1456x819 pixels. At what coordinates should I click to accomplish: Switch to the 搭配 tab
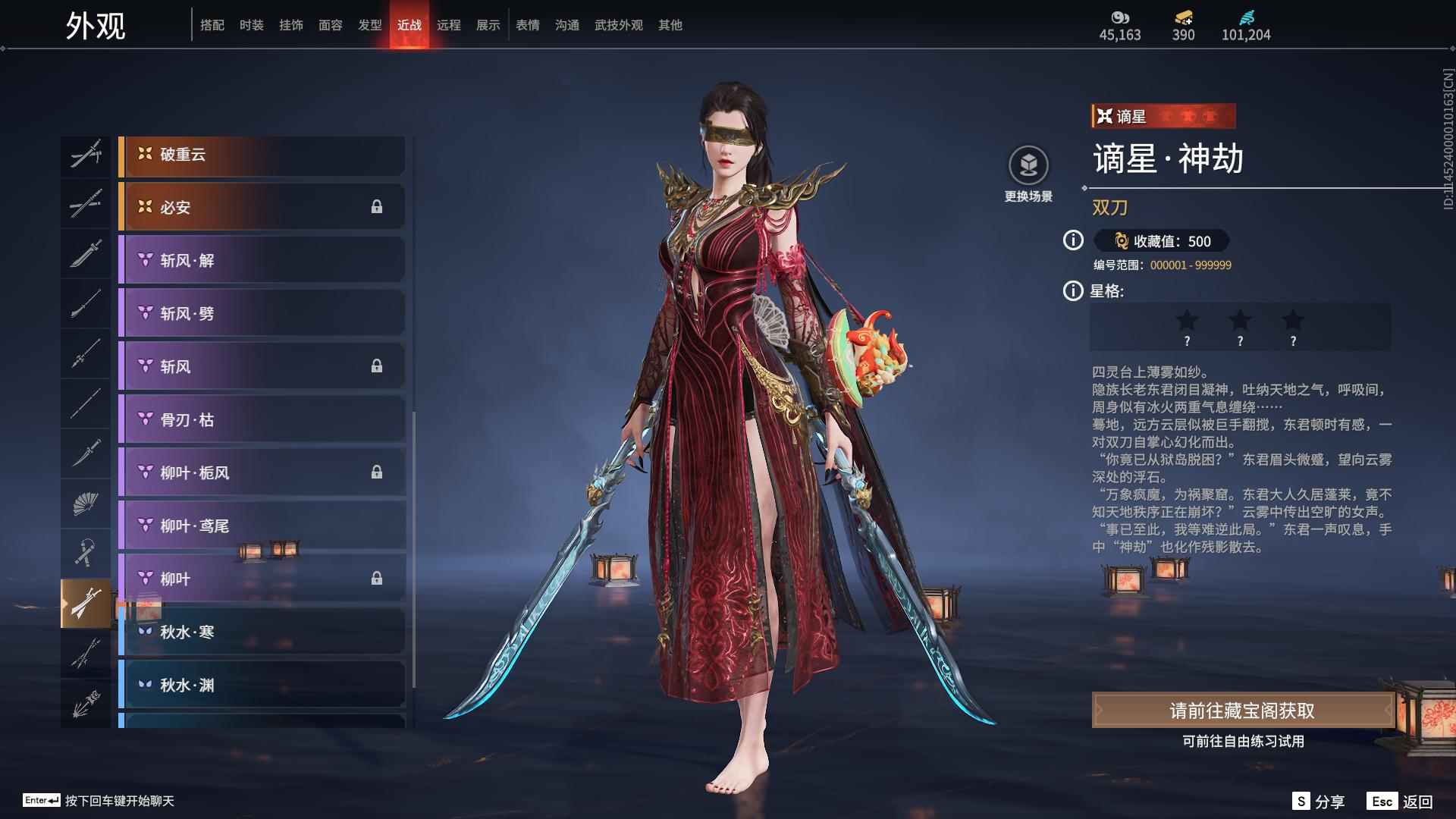click(212, 24)
